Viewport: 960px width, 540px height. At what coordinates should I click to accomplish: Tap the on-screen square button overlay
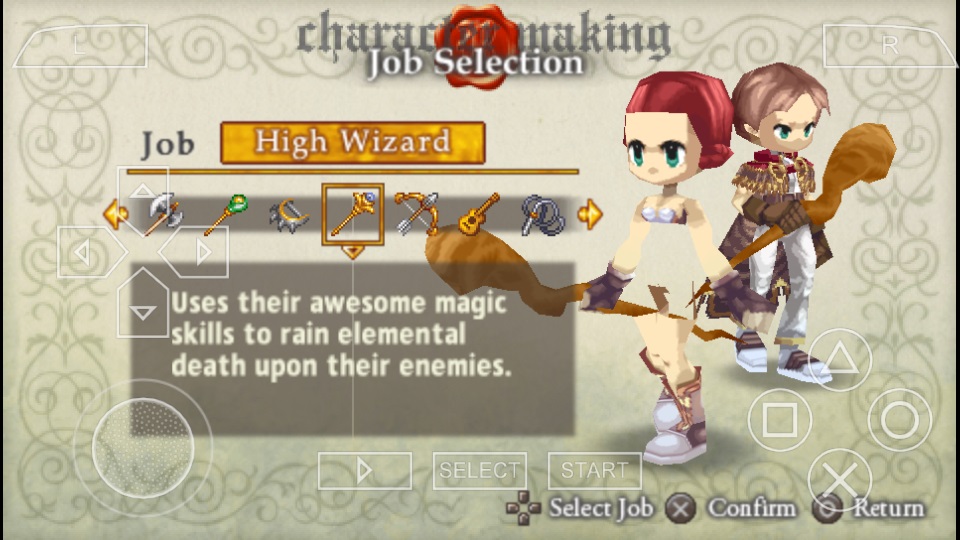coord(780,420)
